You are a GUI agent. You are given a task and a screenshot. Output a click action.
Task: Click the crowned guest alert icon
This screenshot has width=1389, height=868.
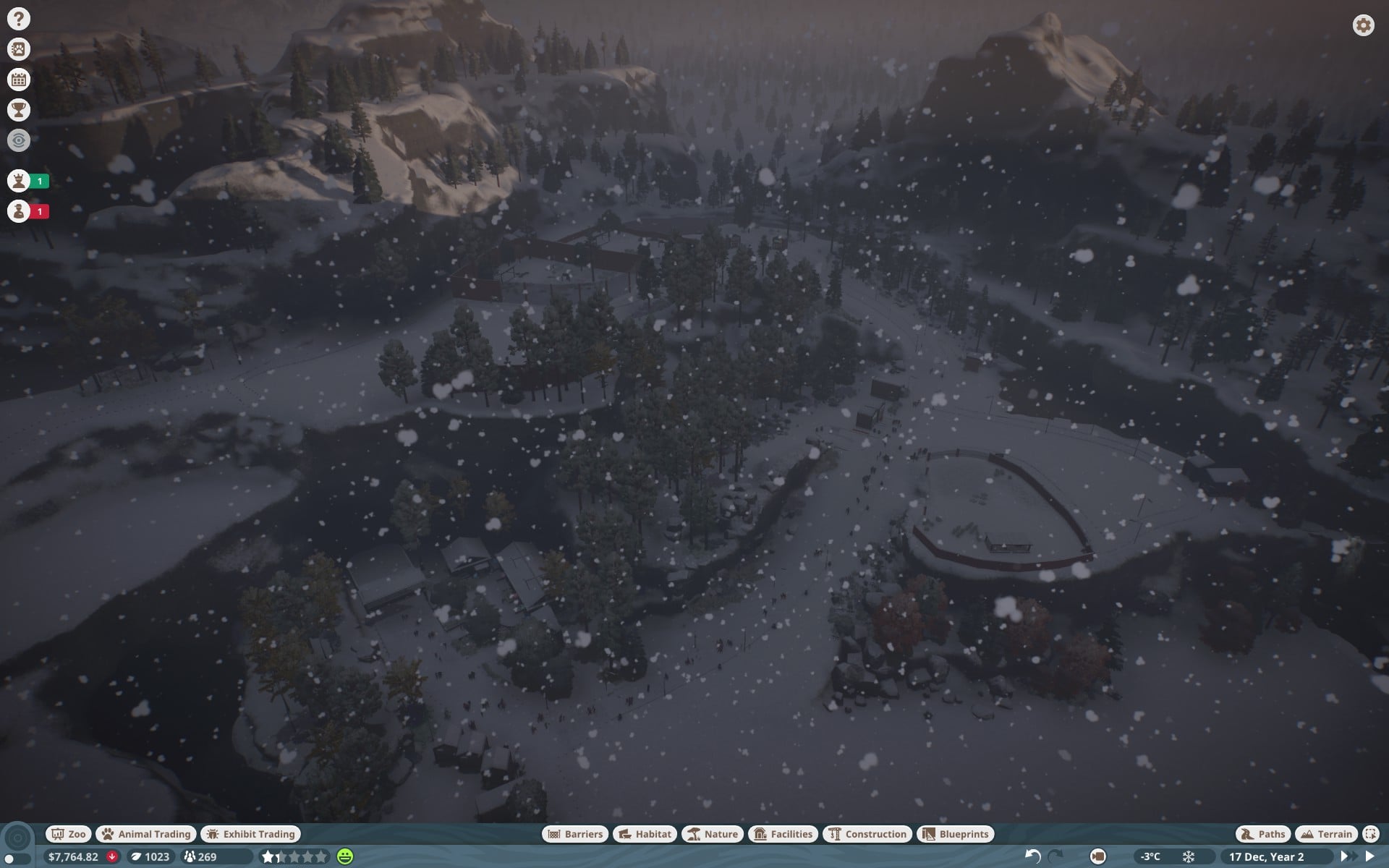click(x=19, y=181)
